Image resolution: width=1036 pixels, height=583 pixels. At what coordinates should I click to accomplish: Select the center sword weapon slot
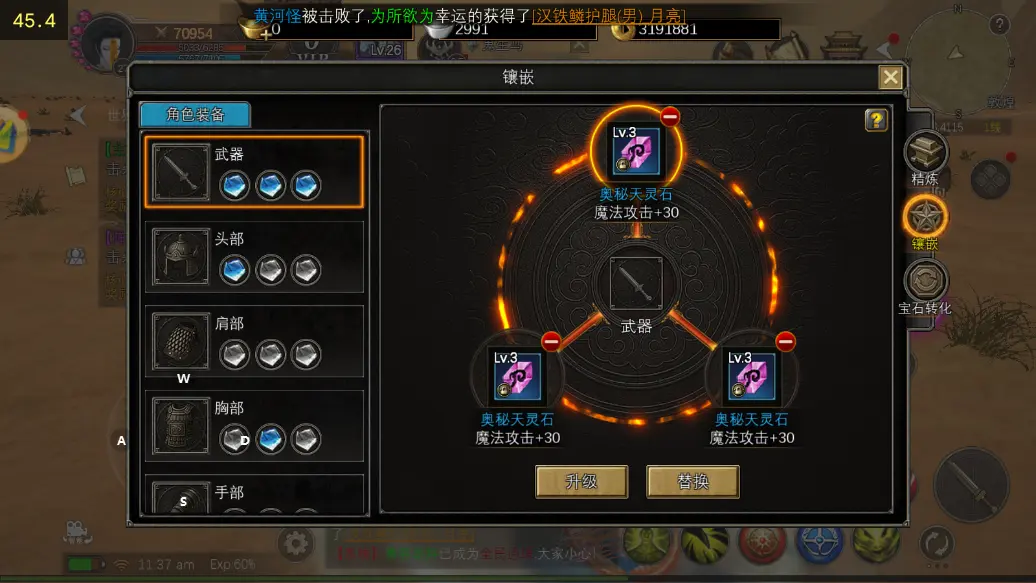(x=636, y=284)
